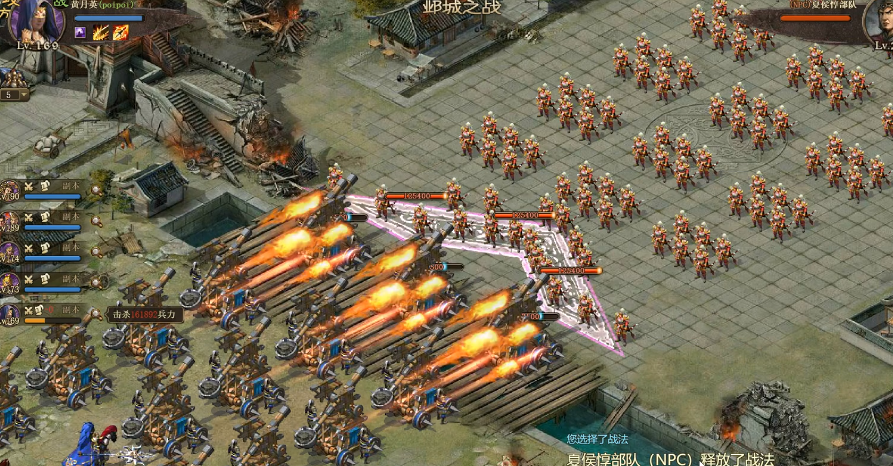Activate the purple tactic skill icon
This screenshot has width=893, height=466.
(x=81, y=33)
